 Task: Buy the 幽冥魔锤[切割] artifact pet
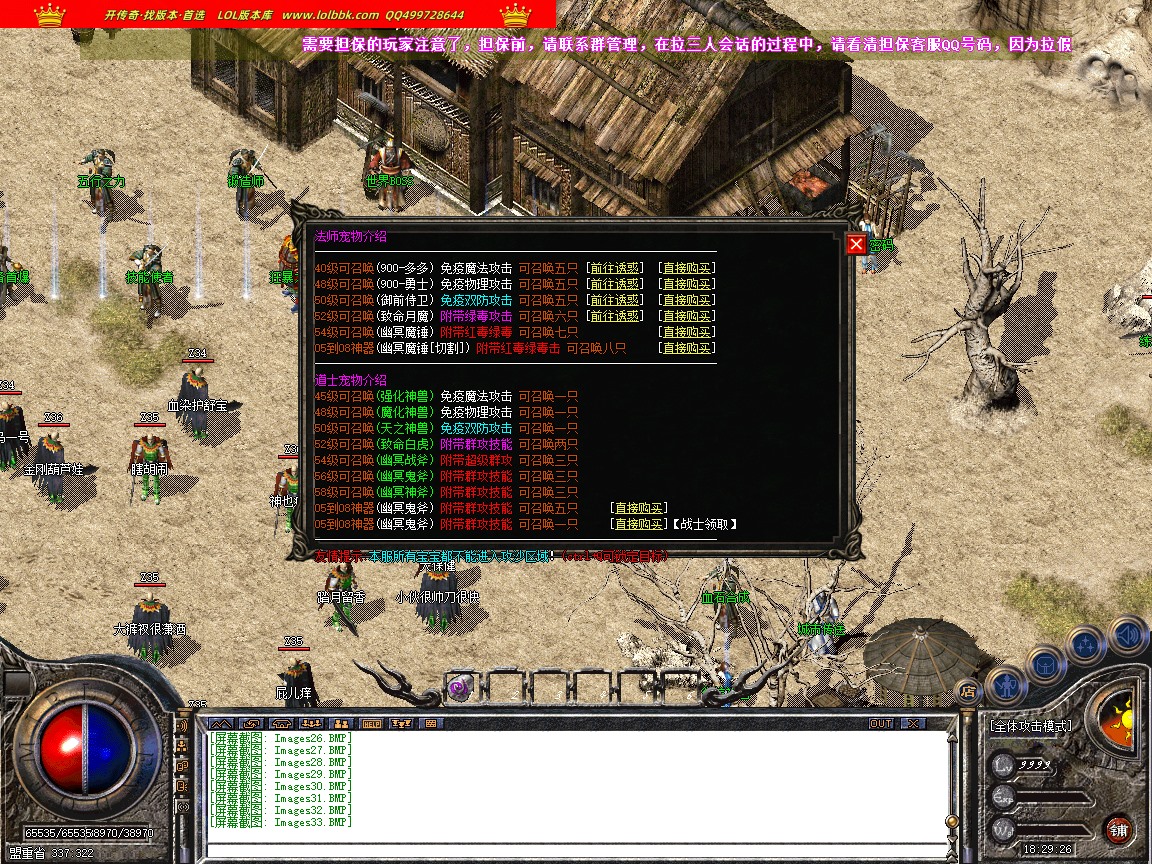point(686,348)
